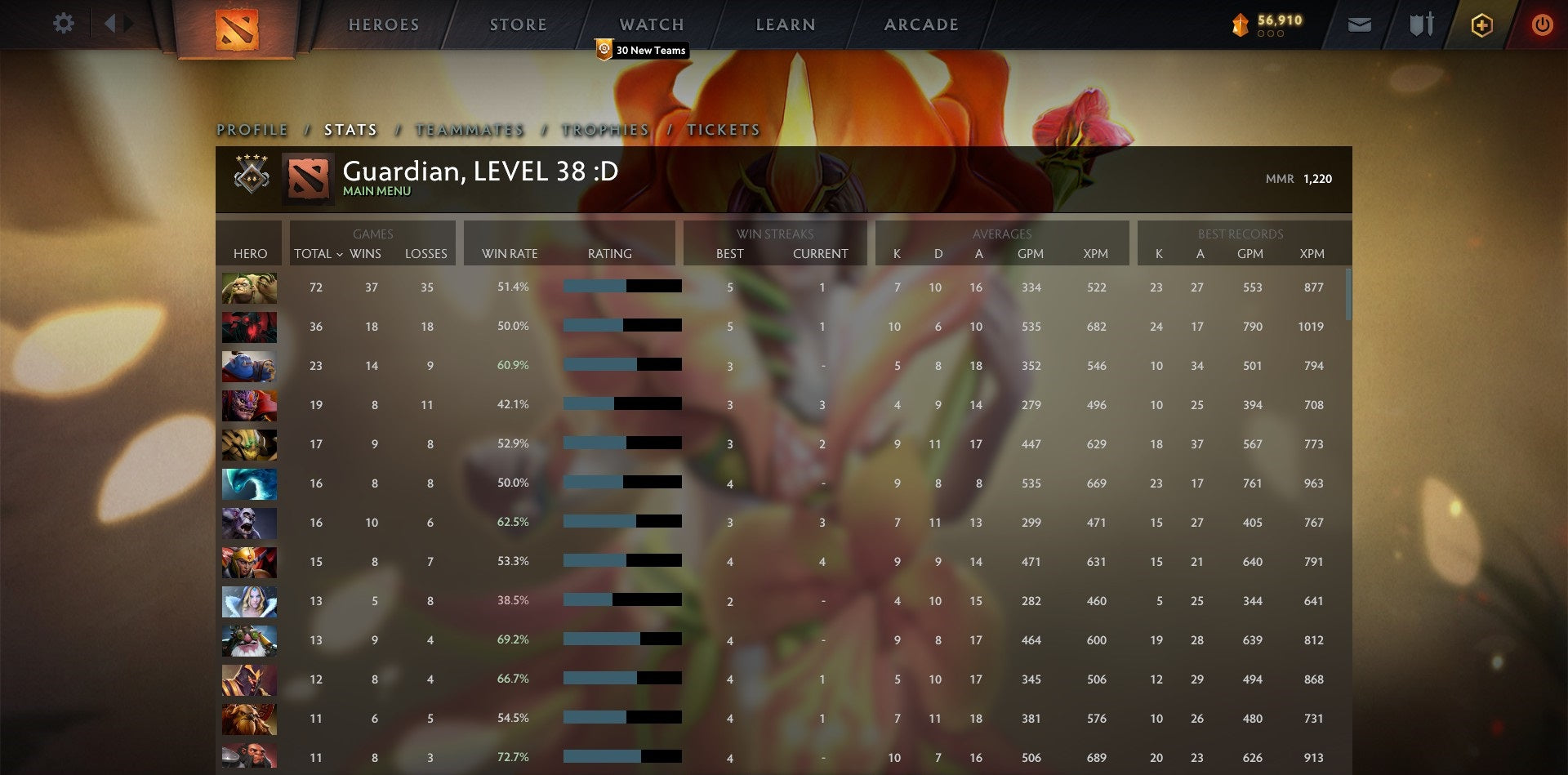
Task: Open the armory shield and sword icon
Action: click(x=1421, y=24)
